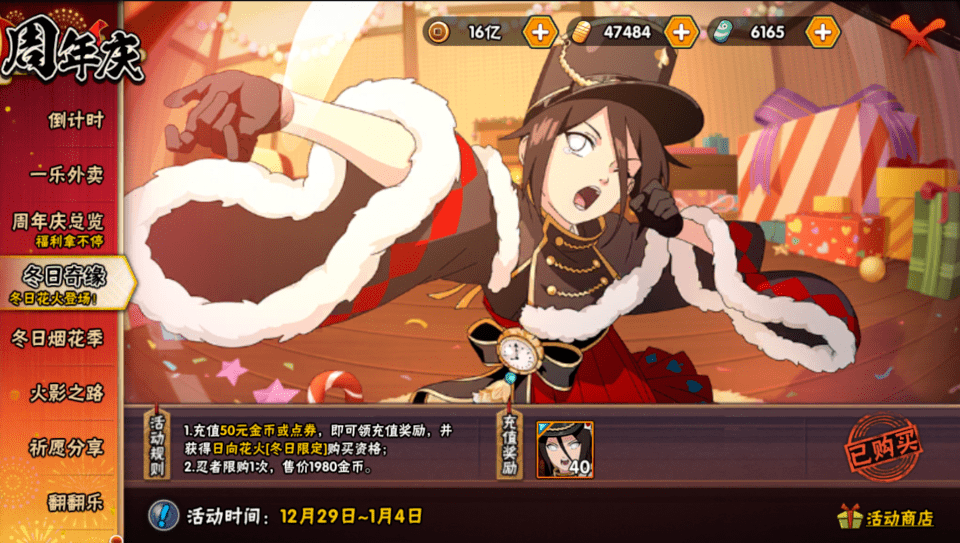Open the 翻翻乐 tab
Screen dimensions: 960x543
75,501
